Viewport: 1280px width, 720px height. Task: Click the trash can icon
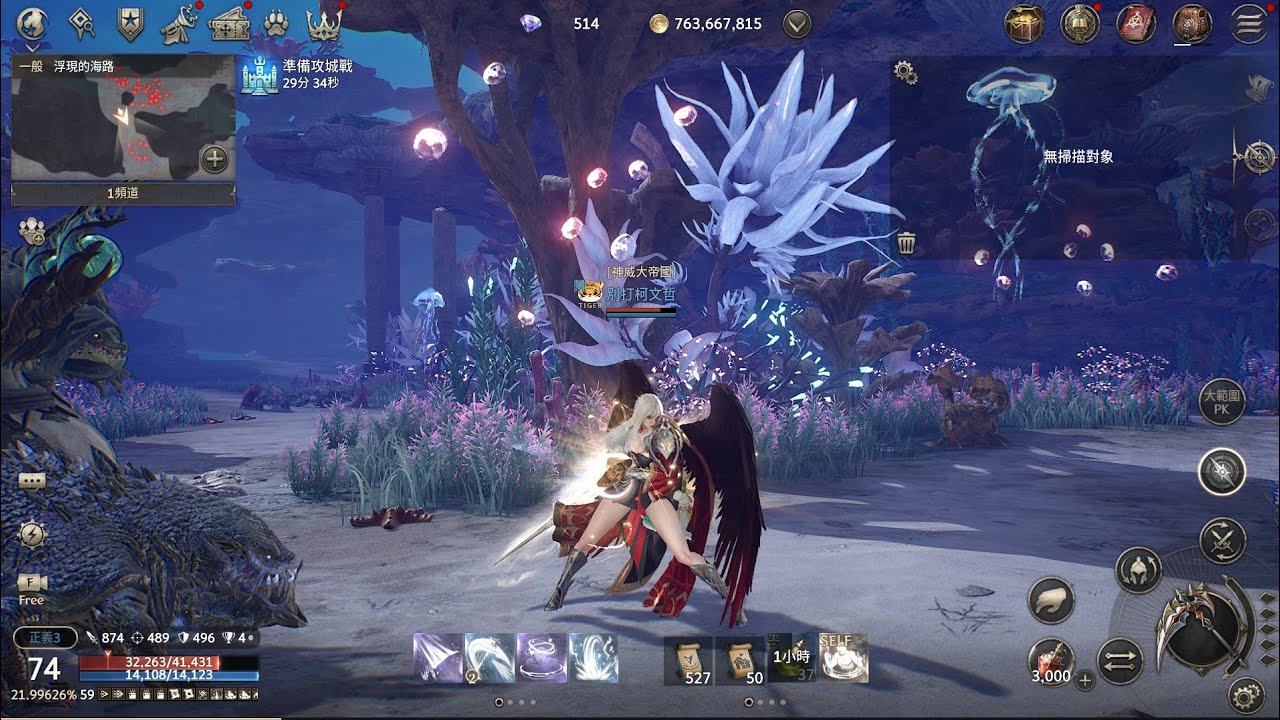click(x=907, y=243)
